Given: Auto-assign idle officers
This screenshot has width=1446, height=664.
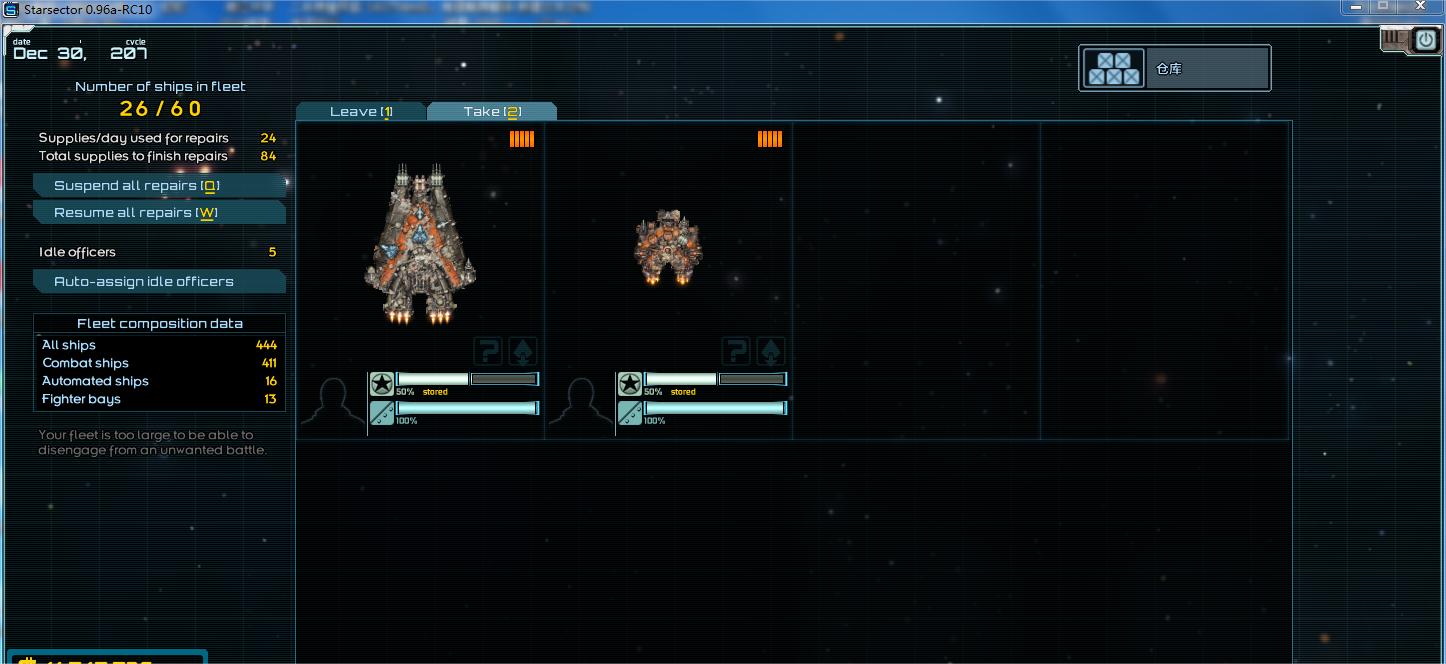Looking at the screenshot, I should coord(160,282).
